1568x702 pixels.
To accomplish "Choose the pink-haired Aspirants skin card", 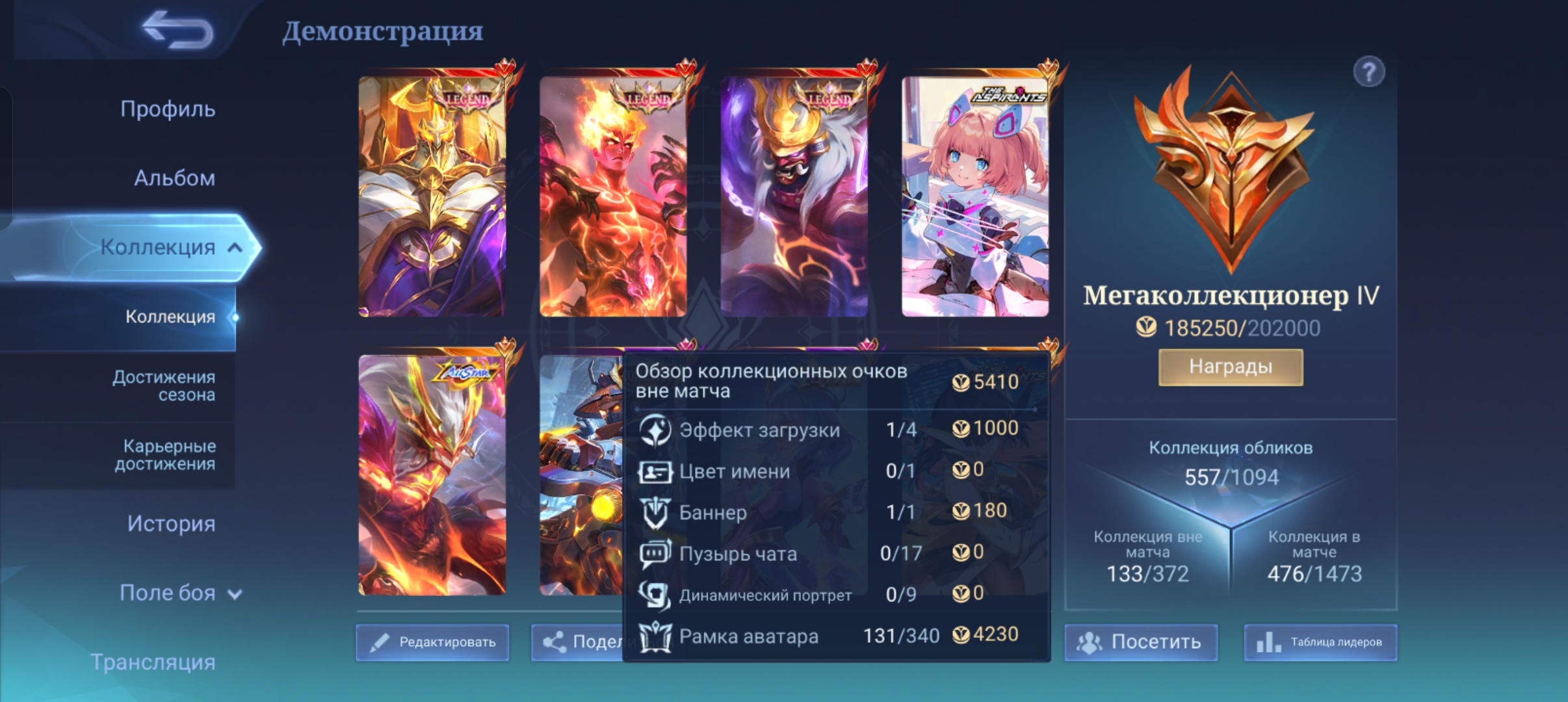I will coord(974,196).
